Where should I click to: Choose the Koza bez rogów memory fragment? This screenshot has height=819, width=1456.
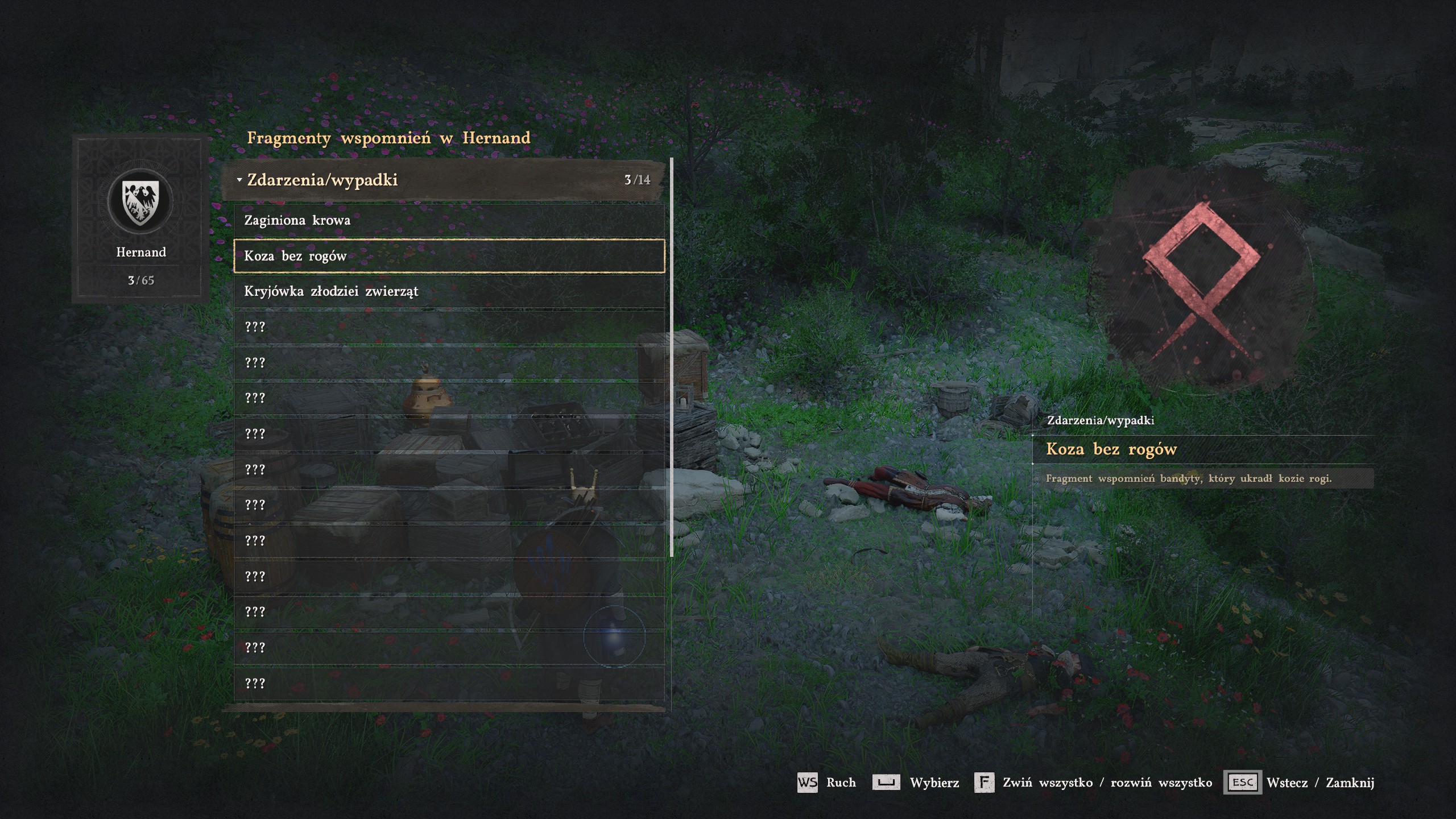448,257
